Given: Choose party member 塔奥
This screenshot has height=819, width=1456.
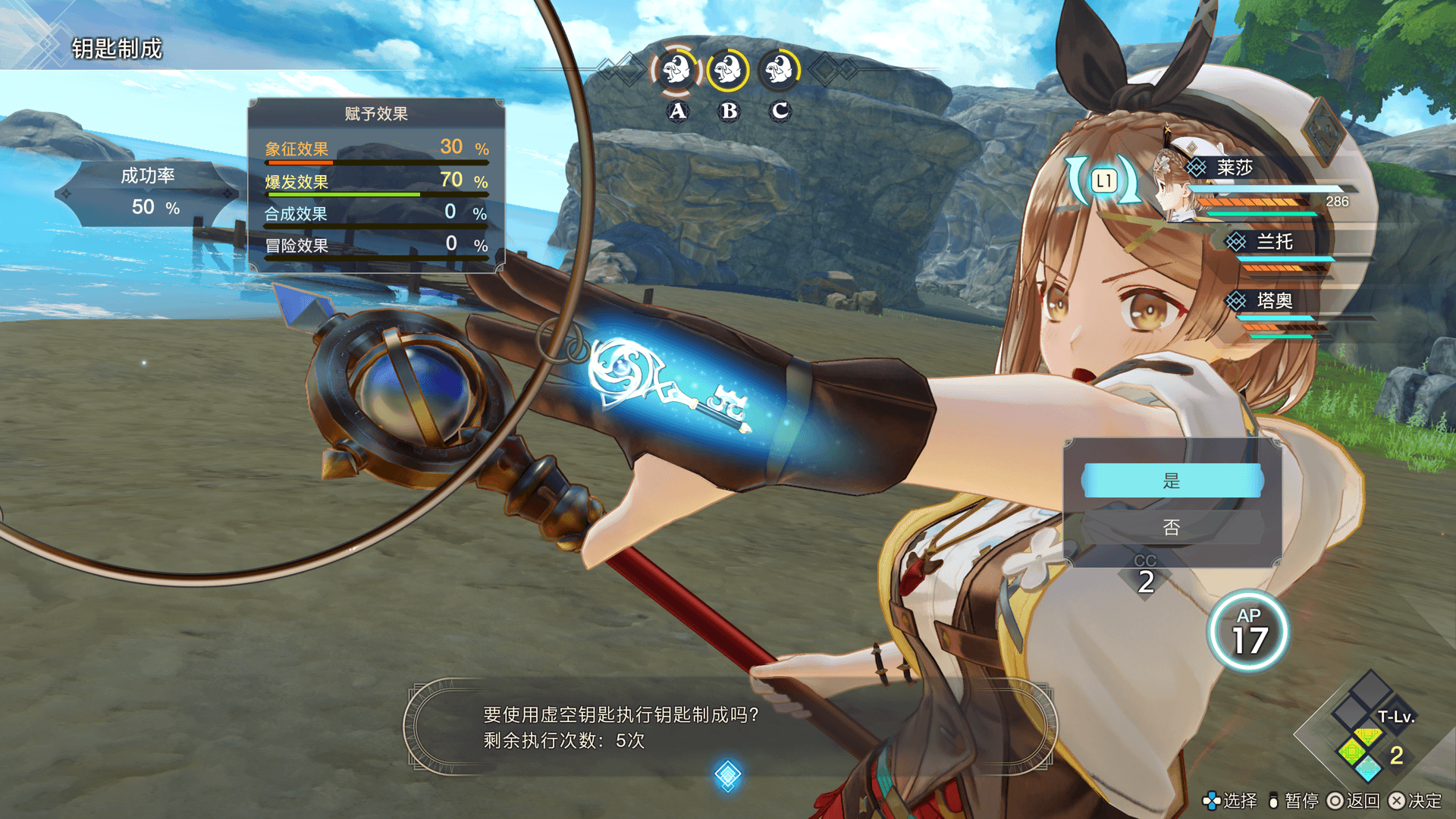Looking at the screenshot, I should pos(1274,301).
